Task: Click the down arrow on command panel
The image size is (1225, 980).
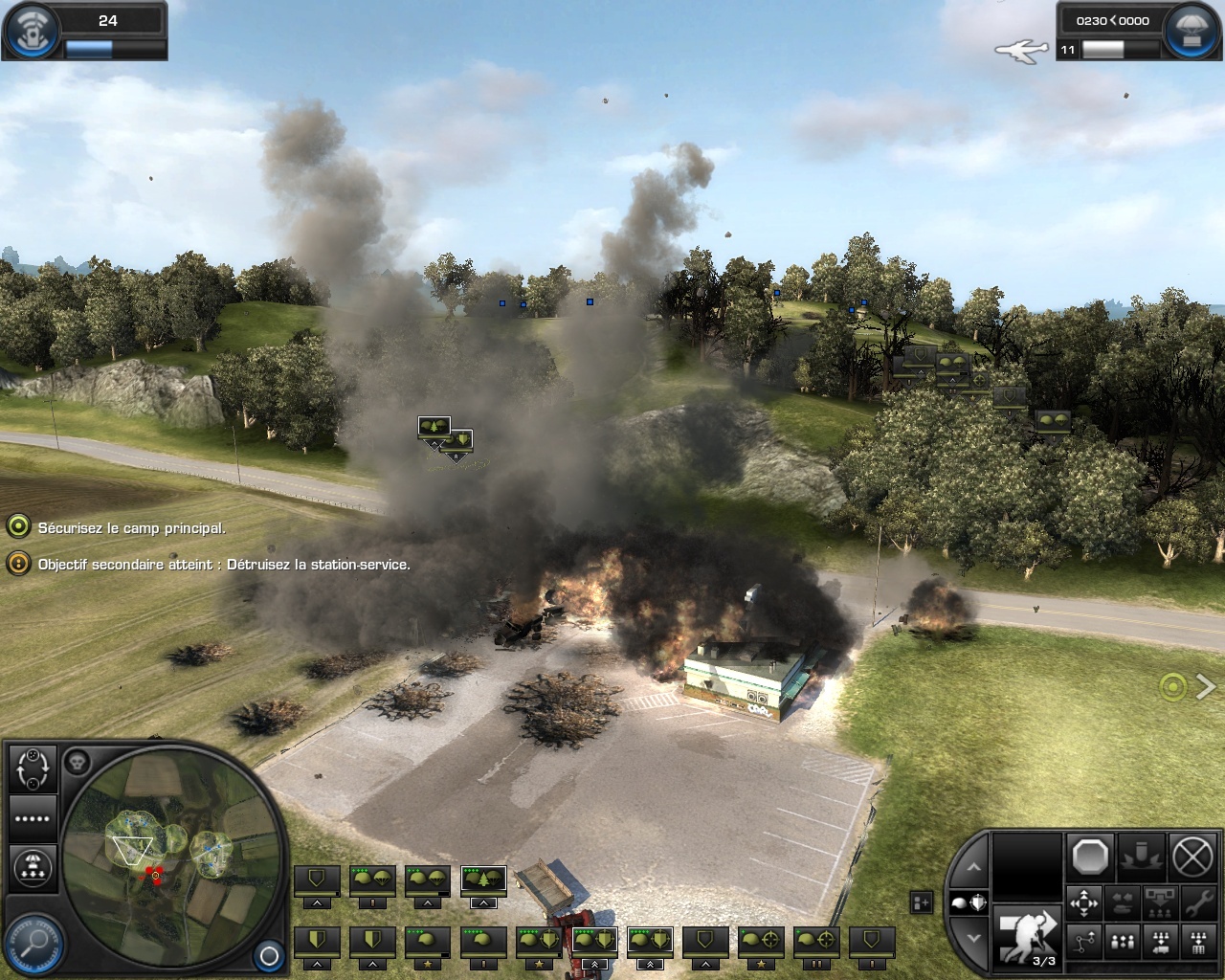Action: tap(973, 938)
